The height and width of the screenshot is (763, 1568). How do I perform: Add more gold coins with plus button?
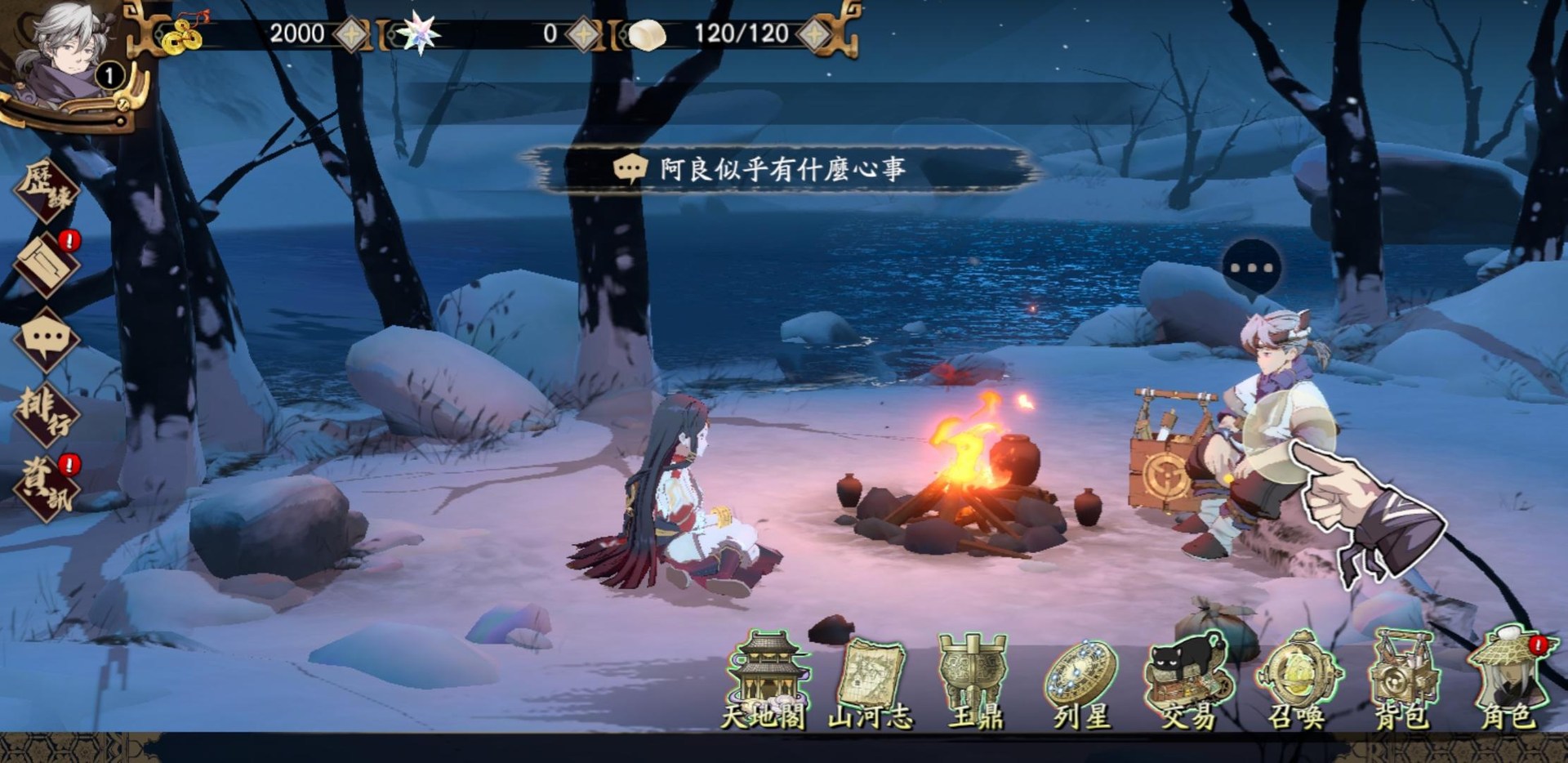click(353, 34)
